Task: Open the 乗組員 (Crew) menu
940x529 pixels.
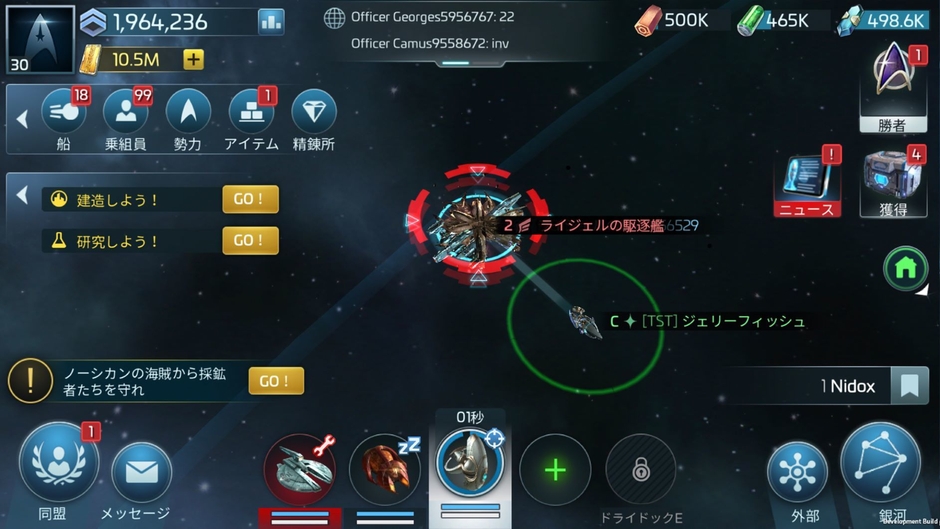Action: [126, 113]
